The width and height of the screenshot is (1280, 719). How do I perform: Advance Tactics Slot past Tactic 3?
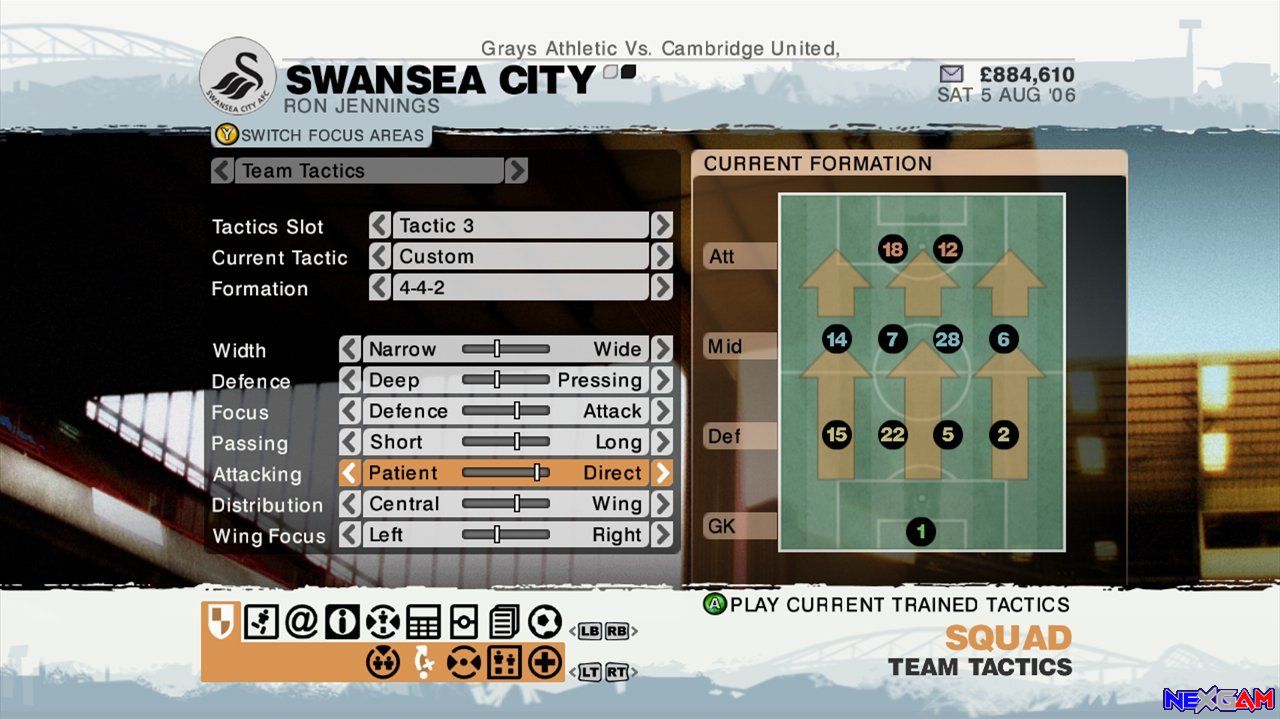[x=662, y=226]
